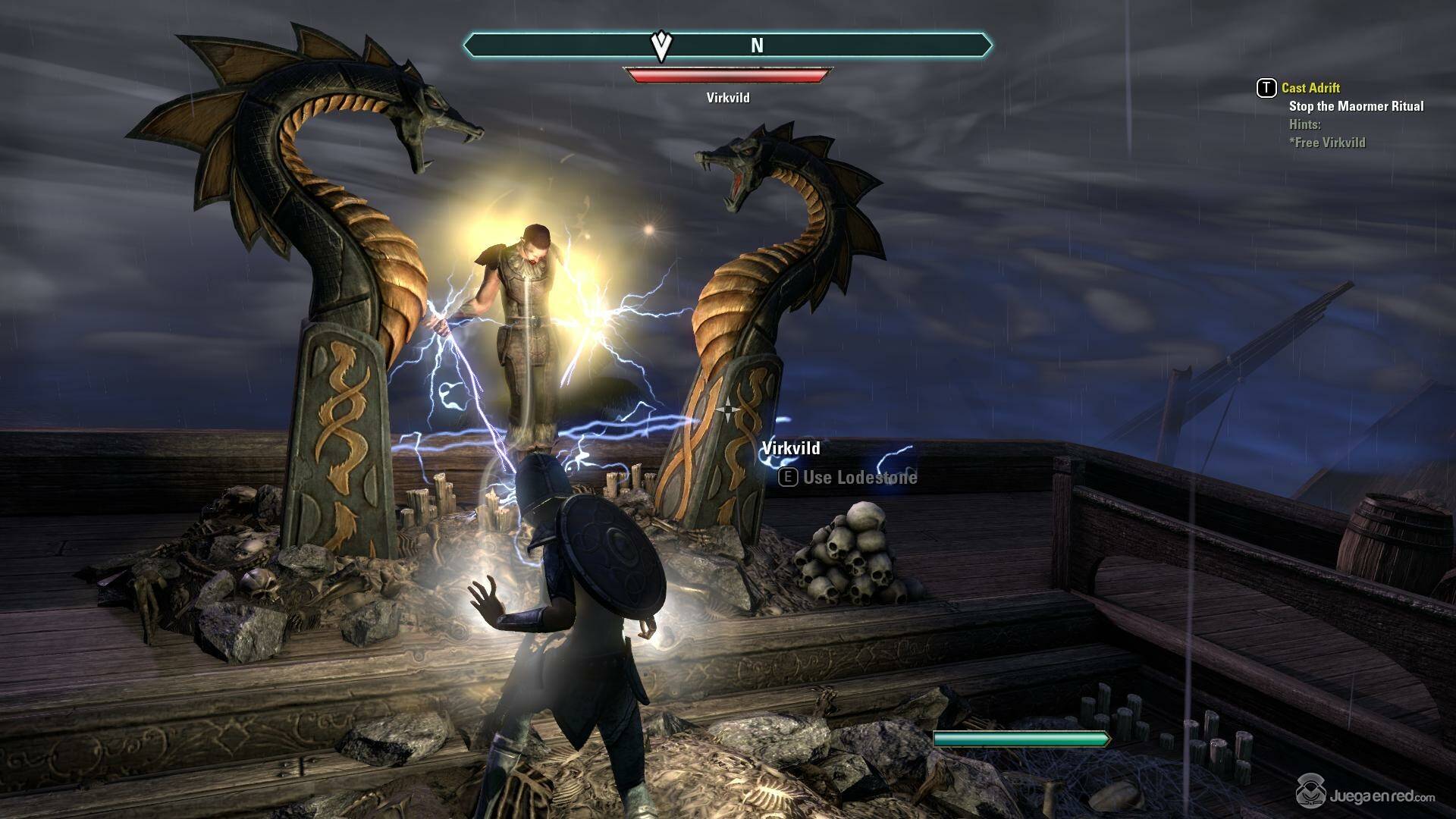The width and height of the screenshot is (1456, 819).
Task: Open the Juegaenred.com watermark link
Action: click(x=1365, y=795)
